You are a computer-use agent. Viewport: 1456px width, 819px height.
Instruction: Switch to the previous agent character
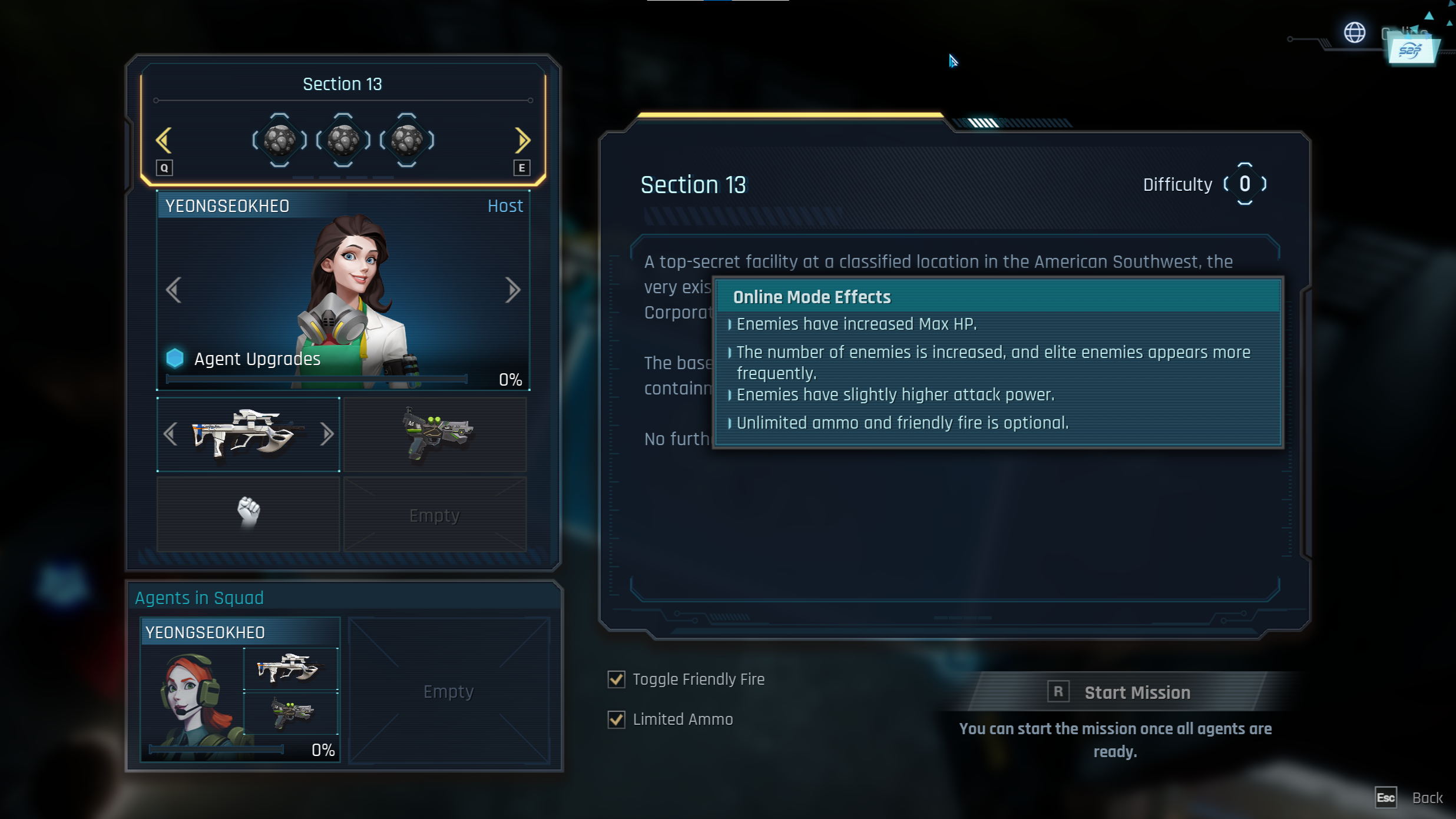click(x=173, y=290)
